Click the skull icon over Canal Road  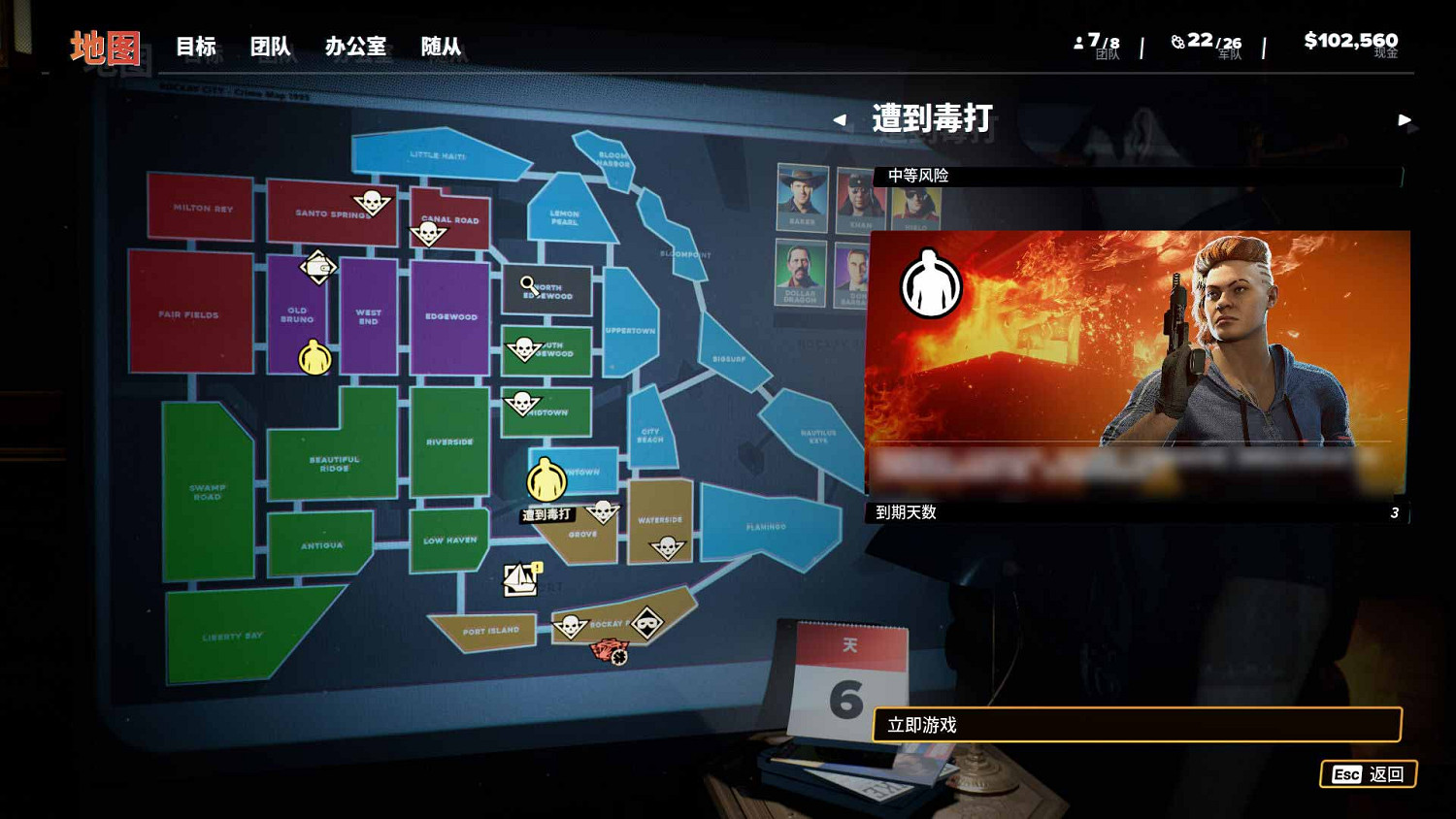[x=430, y=233]
